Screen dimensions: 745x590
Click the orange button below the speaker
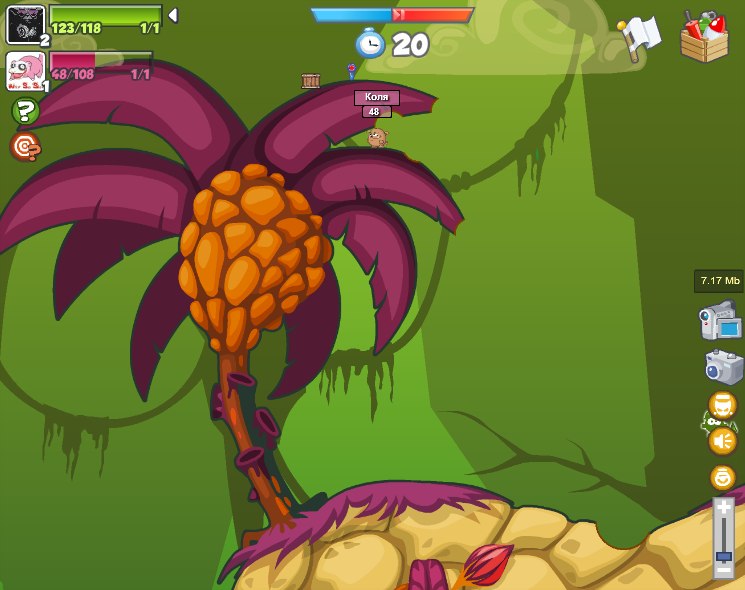click(722, 477)
